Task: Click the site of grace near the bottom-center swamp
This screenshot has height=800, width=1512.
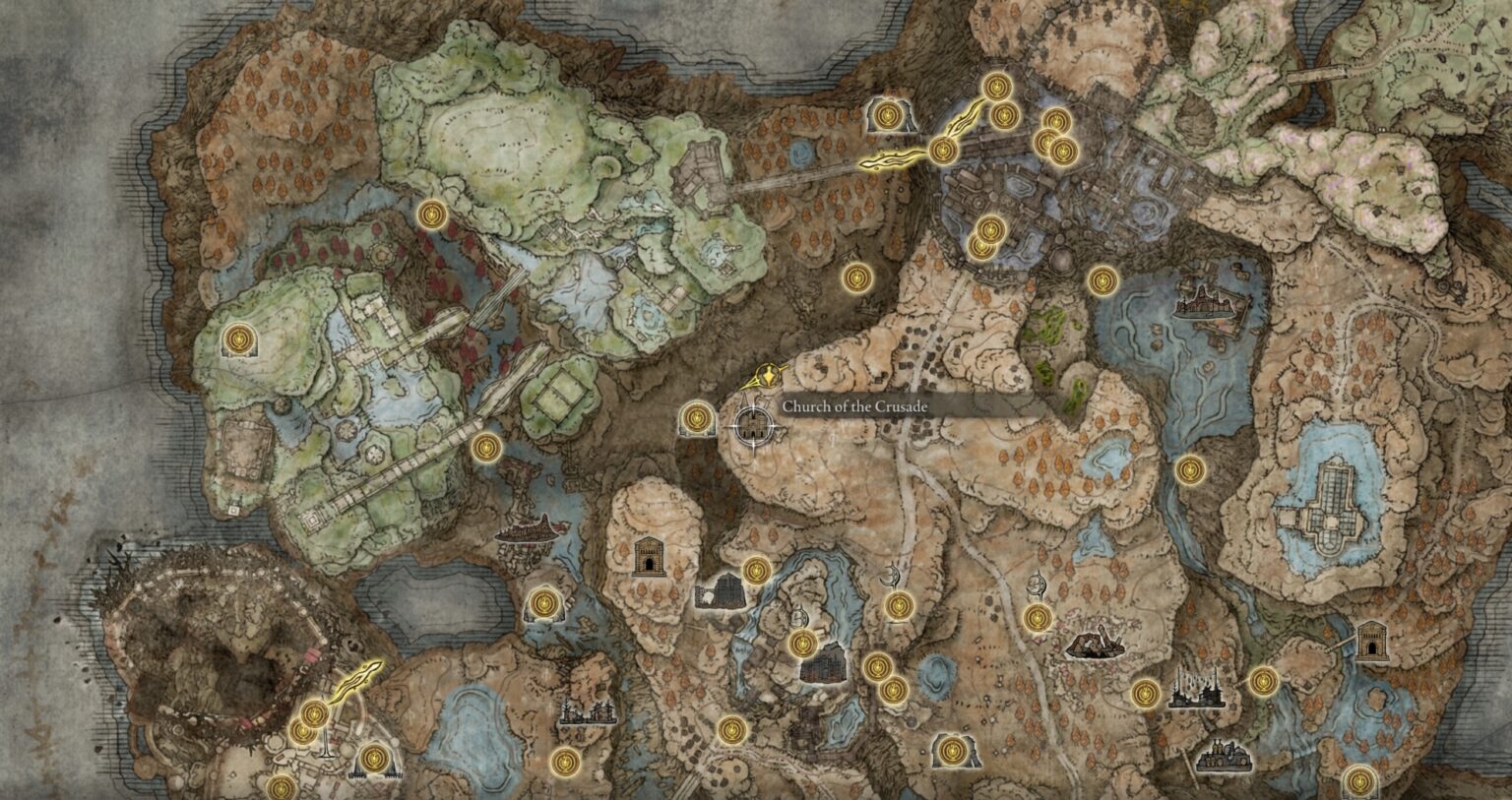Action: click(731, 730)
